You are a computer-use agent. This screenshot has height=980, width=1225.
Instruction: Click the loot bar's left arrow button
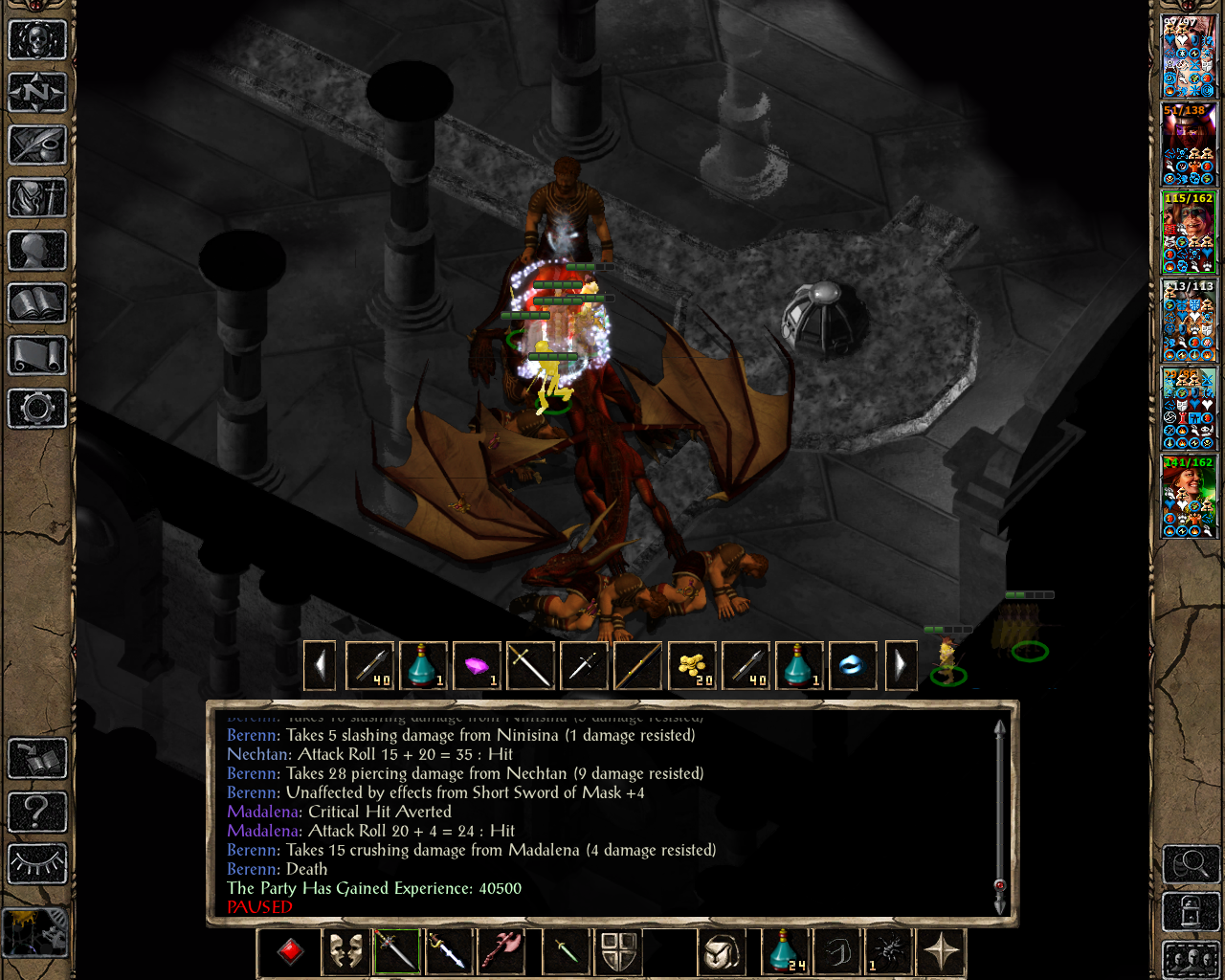321,665
